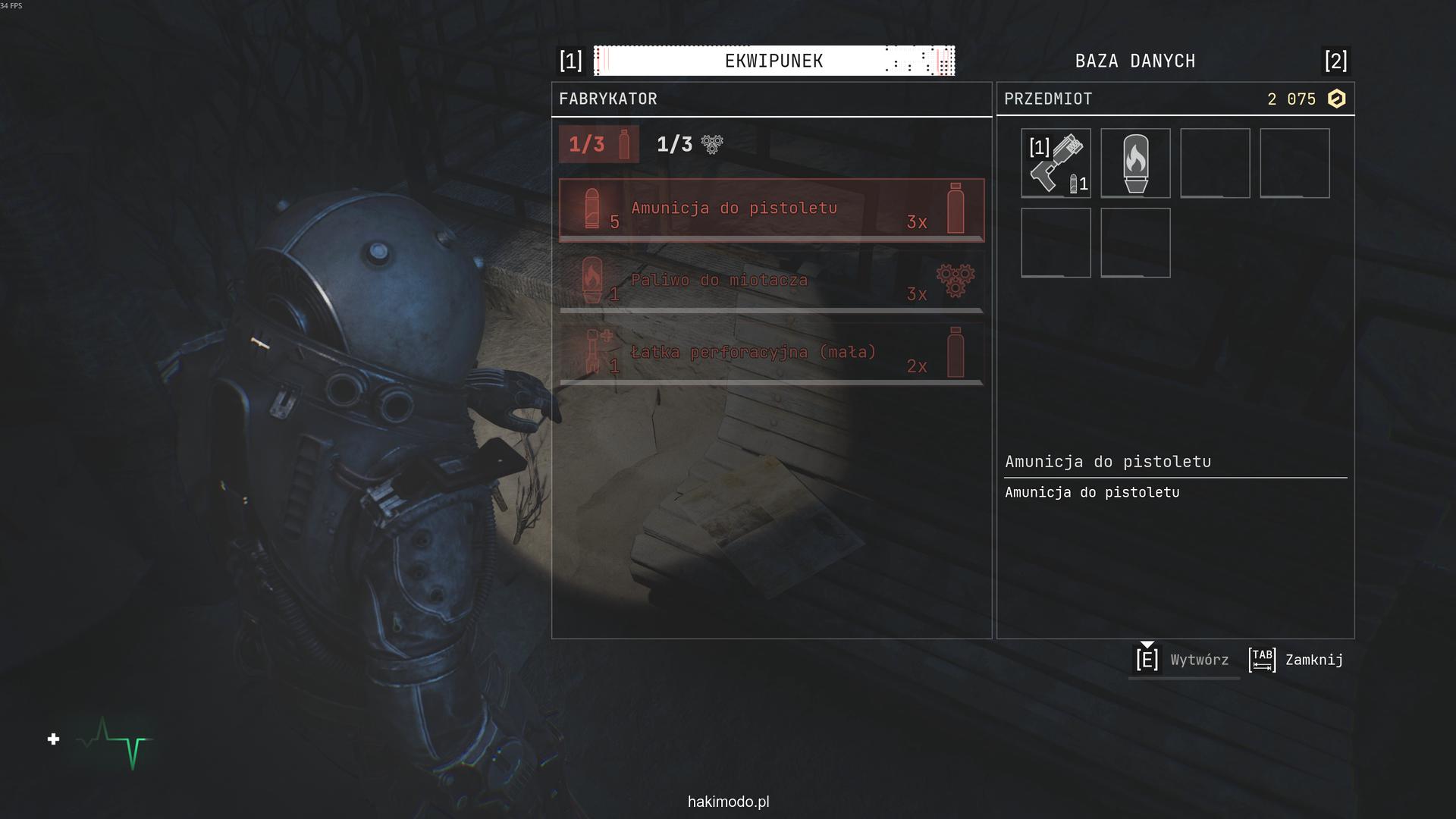Select the Amunicja do pistoletu recipe
This screenshot has width=1456, height=819.
tap(771, 210)
